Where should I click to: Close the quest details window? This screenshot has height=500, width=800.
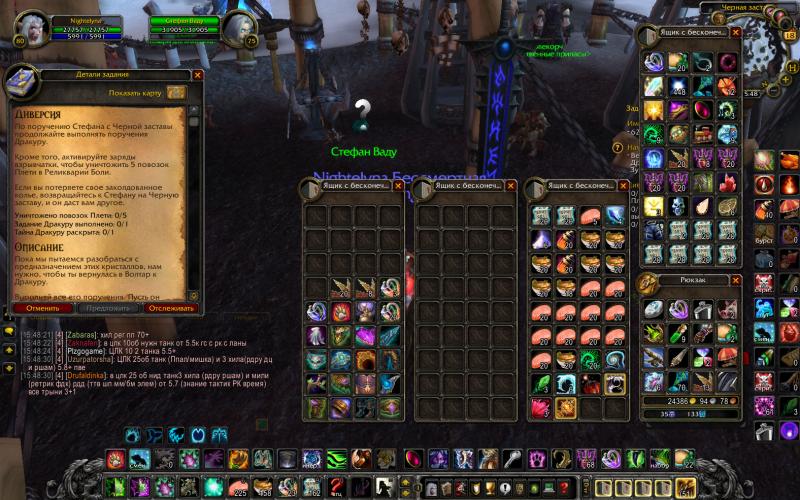click(x=197, y=75)
